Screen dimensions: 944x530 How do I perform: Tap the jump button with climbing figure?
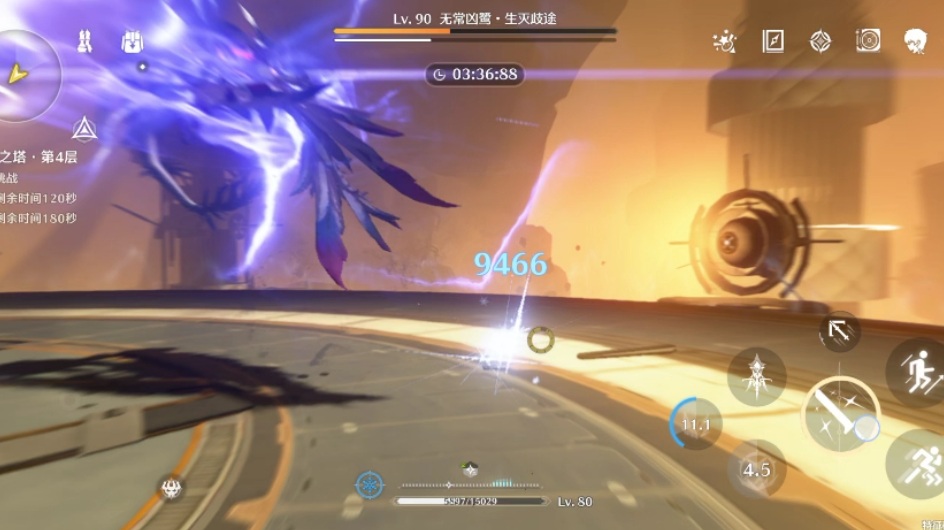917,373
